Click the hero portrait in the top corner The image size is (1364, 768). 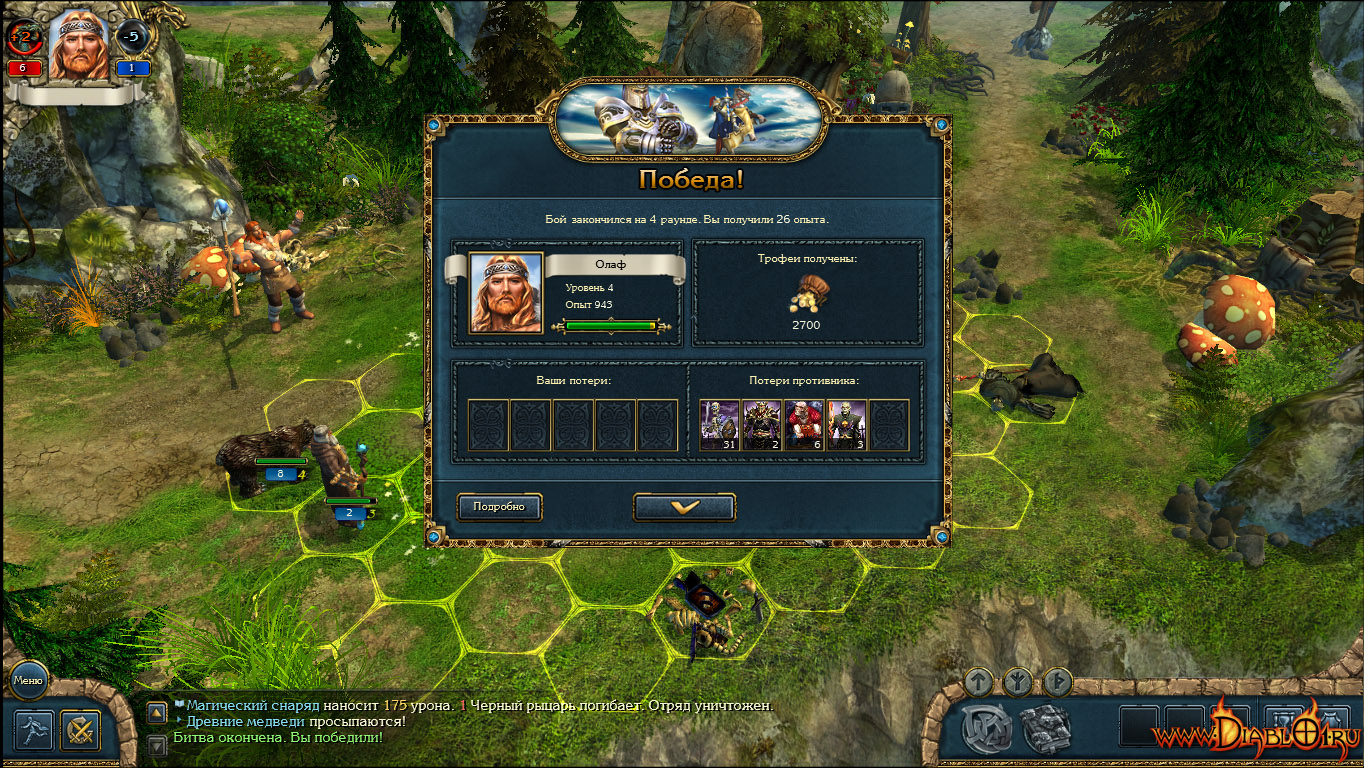(x=79, y=45)
